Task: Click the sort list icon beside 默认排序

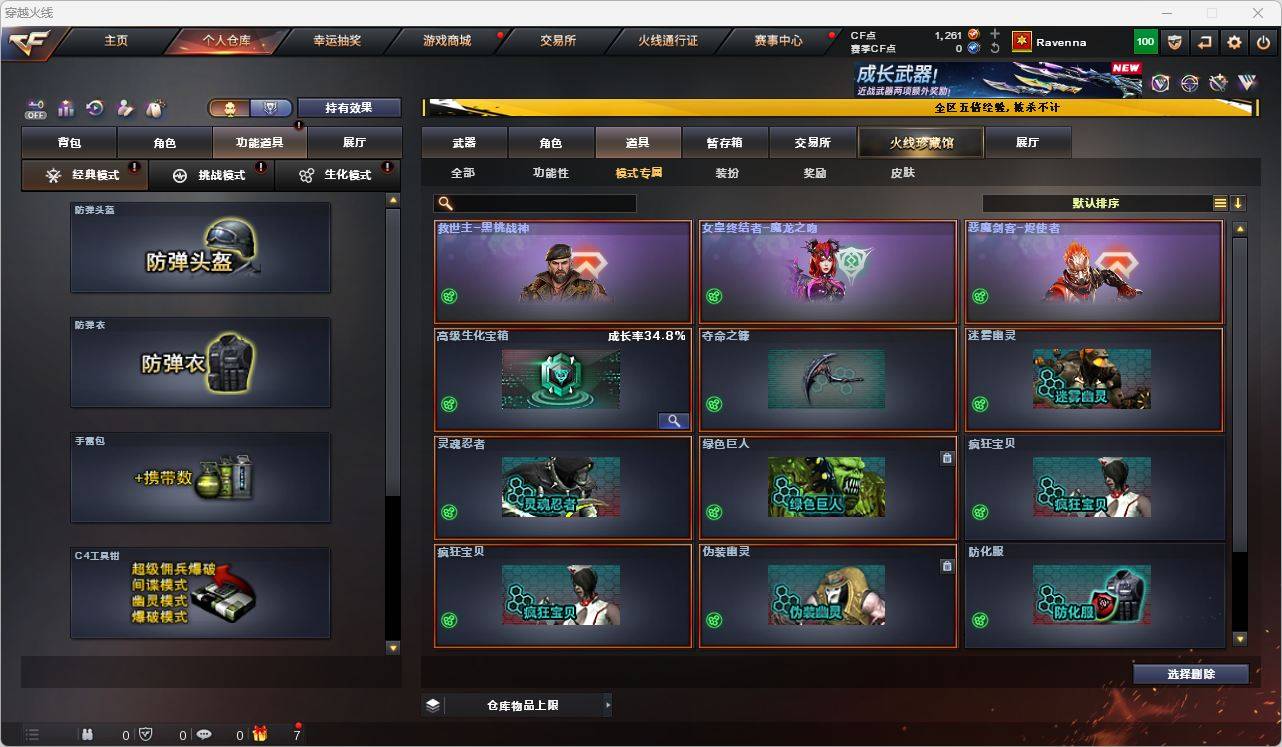Action: coord(1220,203)
